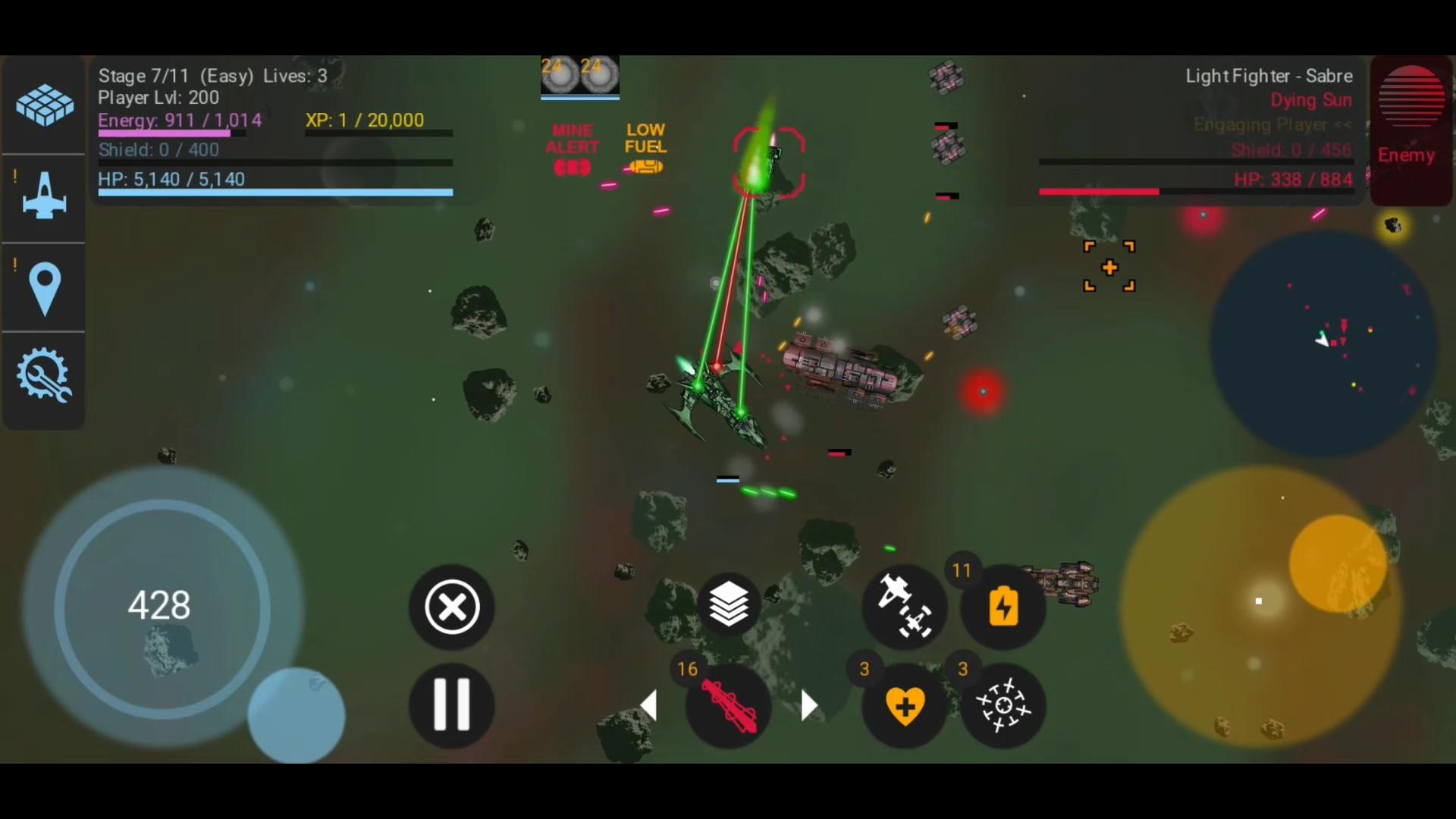This screenshot has width=1456, height=819.
Task: Toggle the cancel X weapon button
Action: point(450,607)
